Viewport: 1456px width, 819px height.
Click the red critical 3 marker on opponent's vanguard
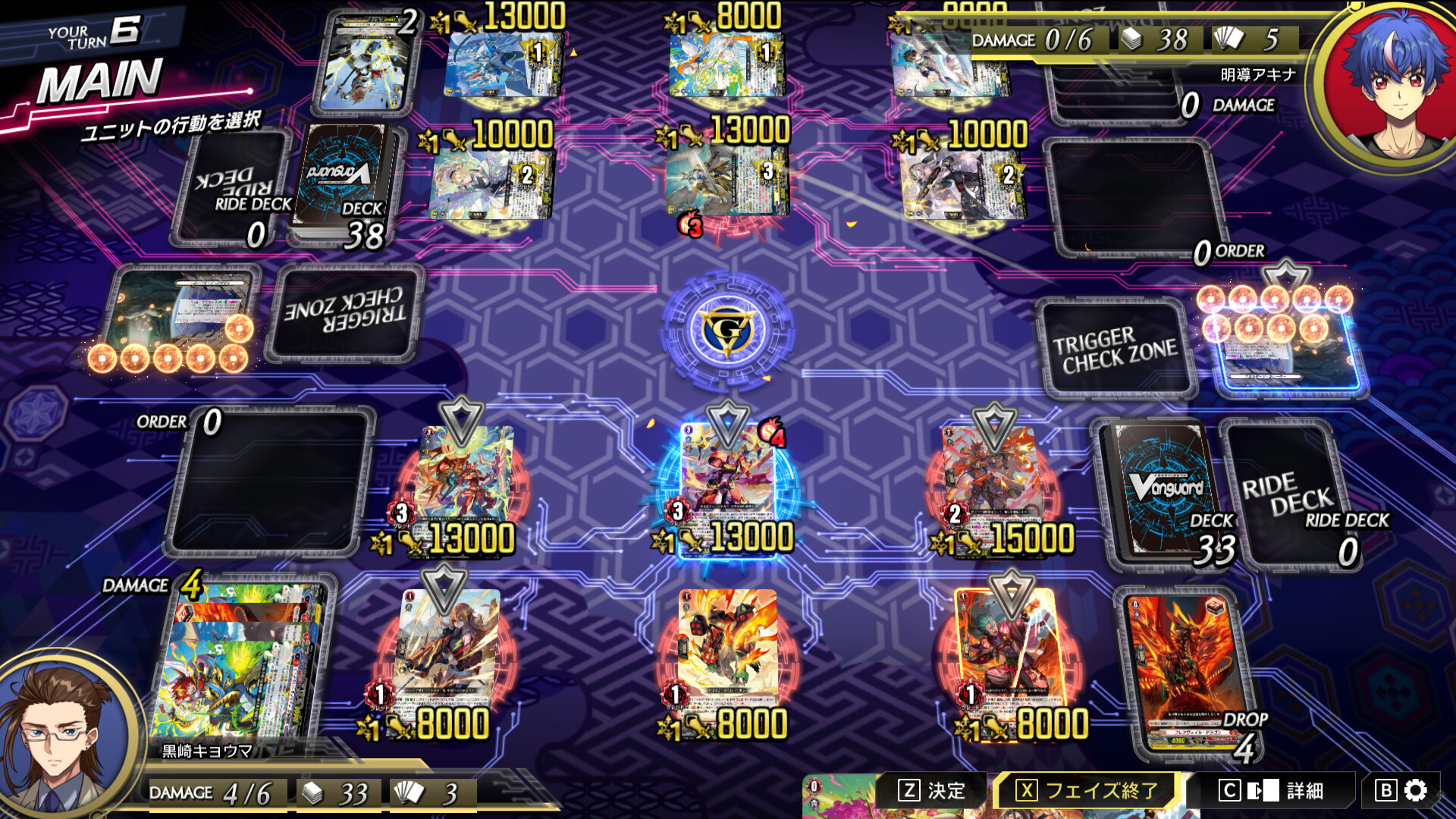(x=690, y=225)
